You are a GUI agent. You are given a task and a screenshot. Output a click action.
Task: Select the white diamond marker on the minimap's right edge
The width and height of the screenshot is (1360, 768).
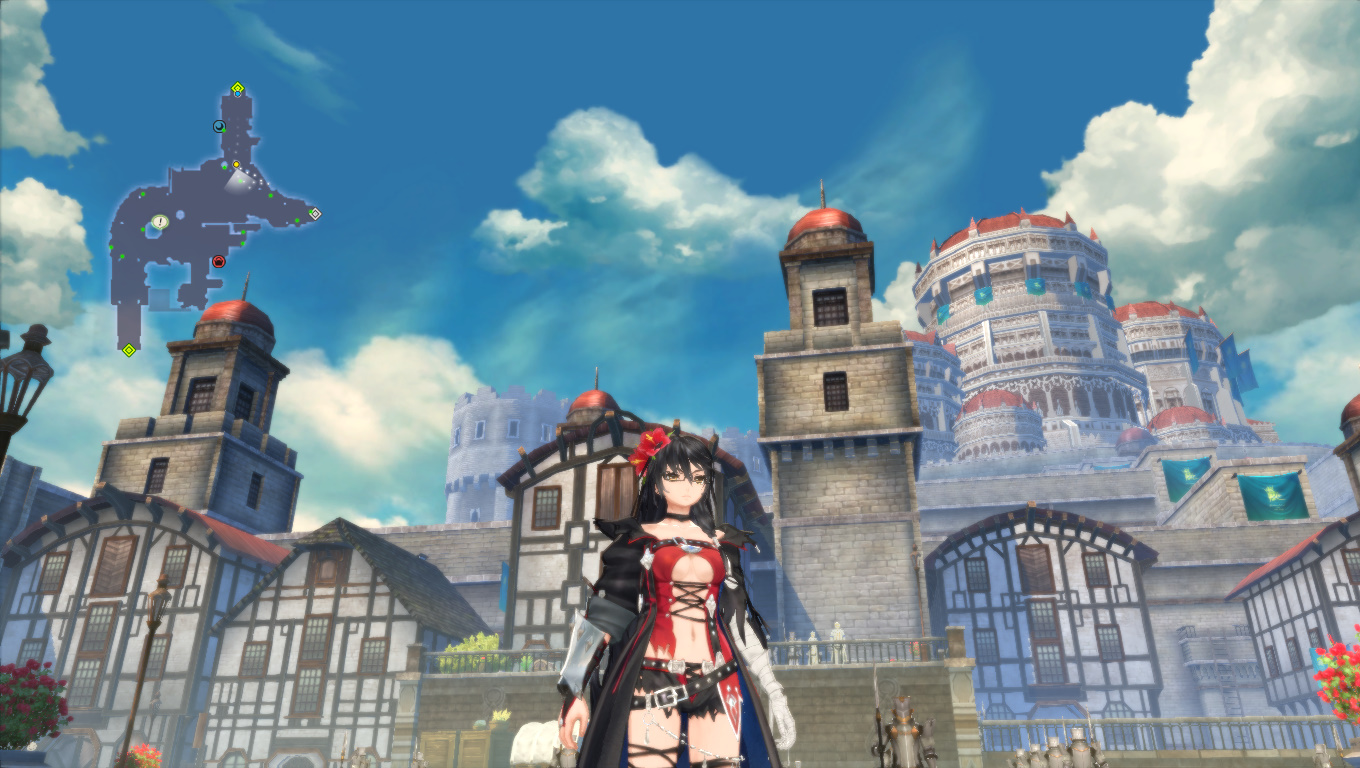click(316, 213)
